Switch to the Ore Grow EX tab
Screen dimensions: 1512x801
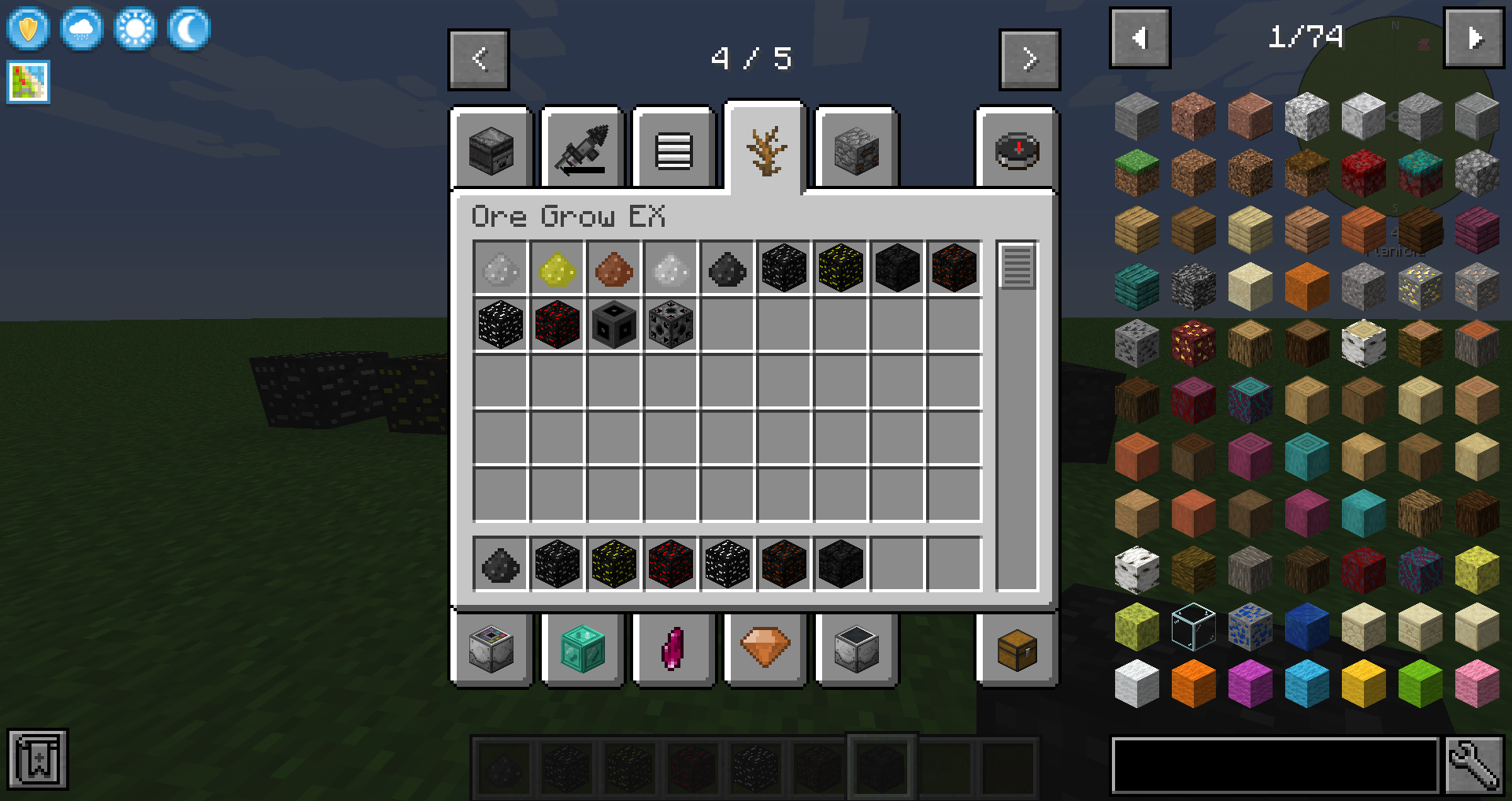pyautogui.click(x=764, y=148)
